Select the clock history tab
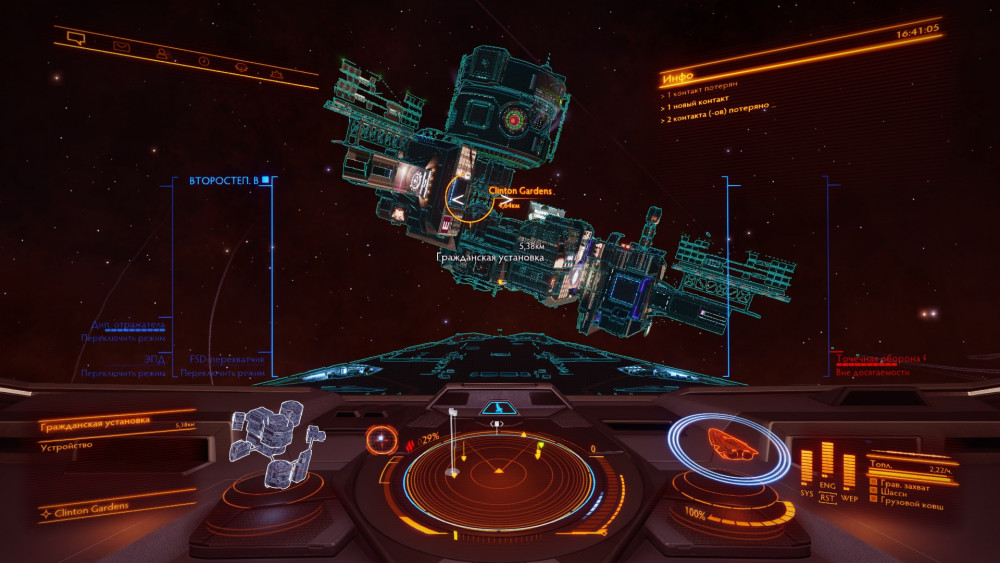Viewport: 1000px width, 563px height. coord(204,60)
